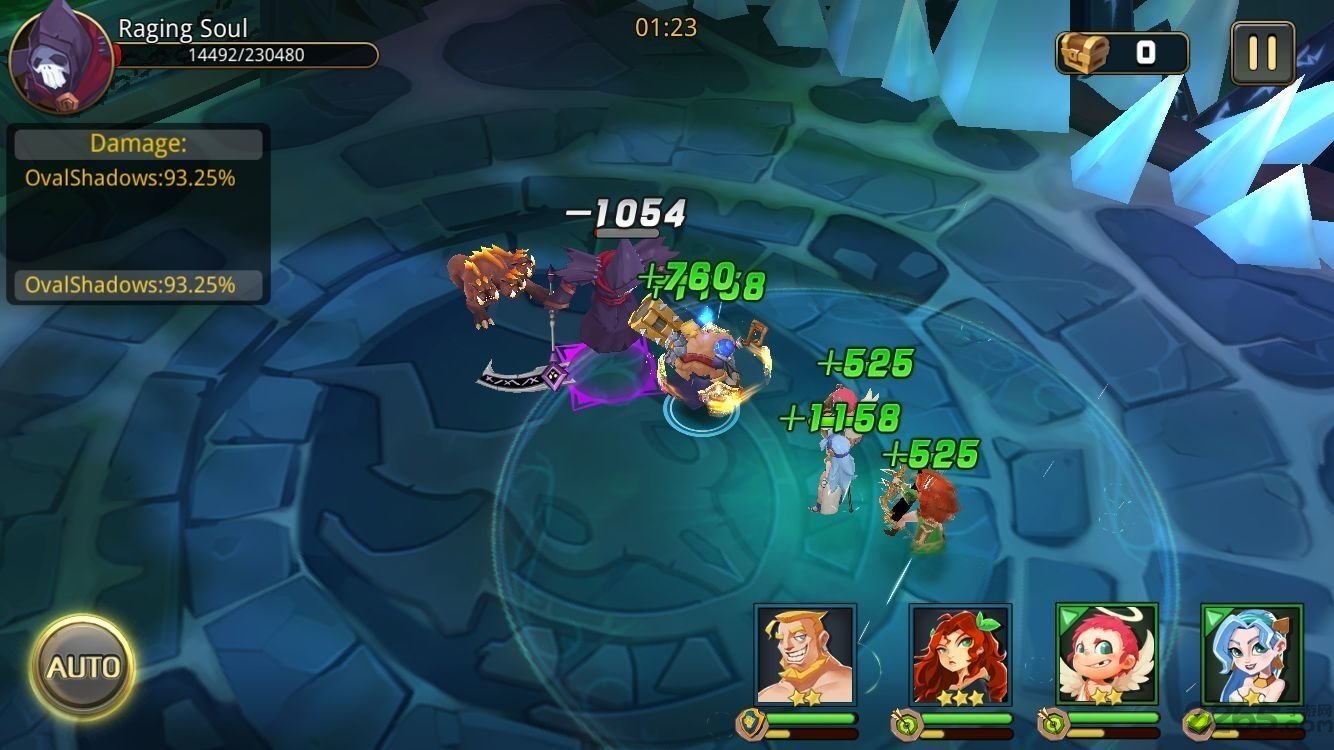Screen dimensions: 1334x750
Task: Open the treasure chest loot counter
Action: [1122, 53]
